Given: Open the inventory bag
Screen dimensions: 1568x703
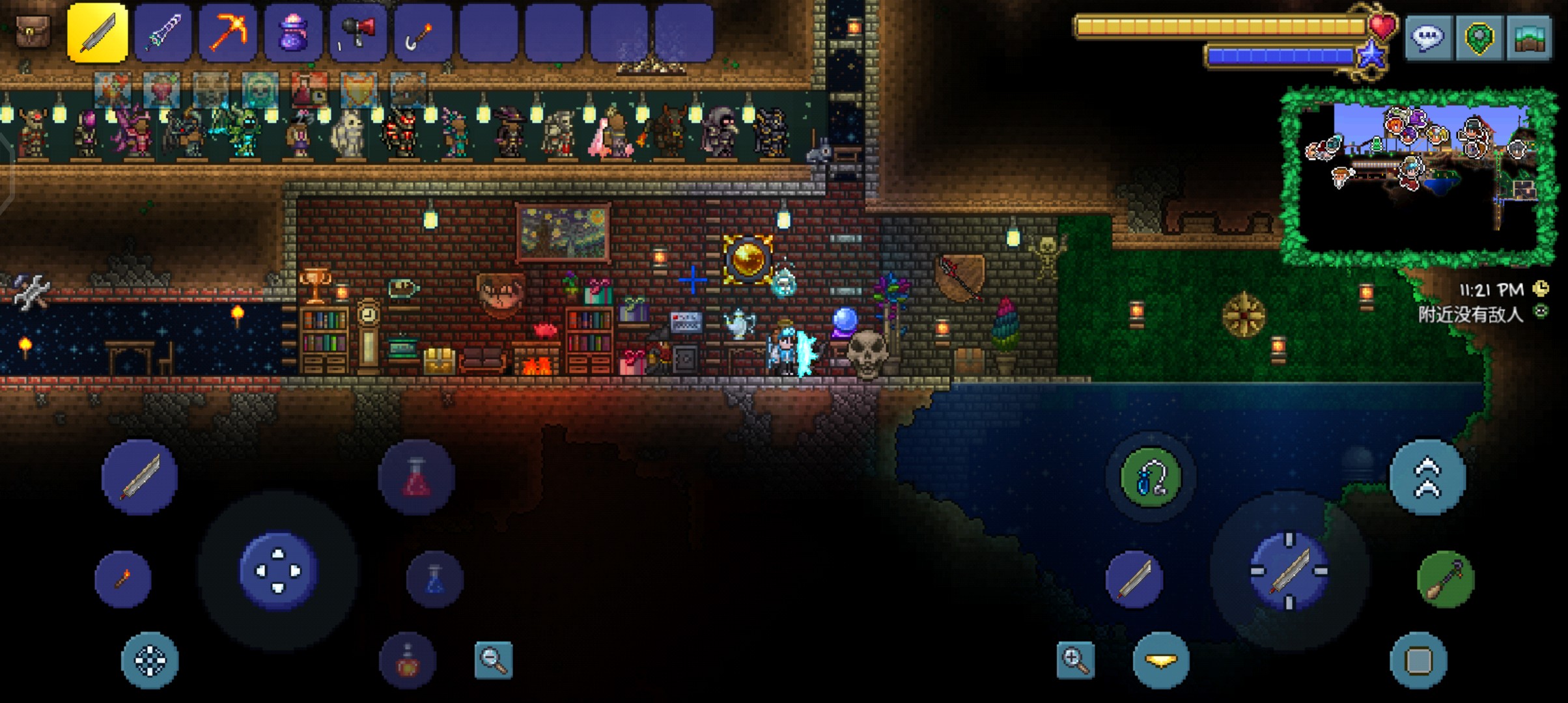Looking at the screenshot, I should [33, 31].
